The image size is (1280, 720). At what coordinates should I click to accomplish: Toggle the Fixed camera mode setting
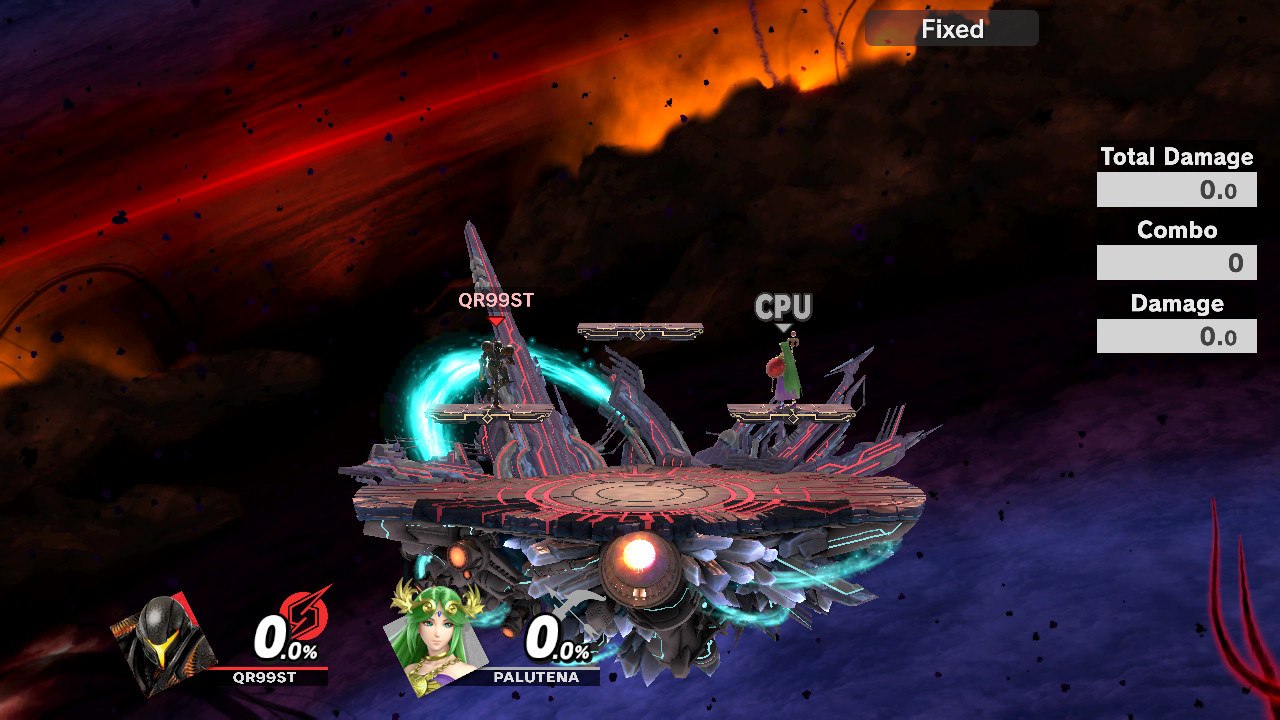click(x=950, y=28)
